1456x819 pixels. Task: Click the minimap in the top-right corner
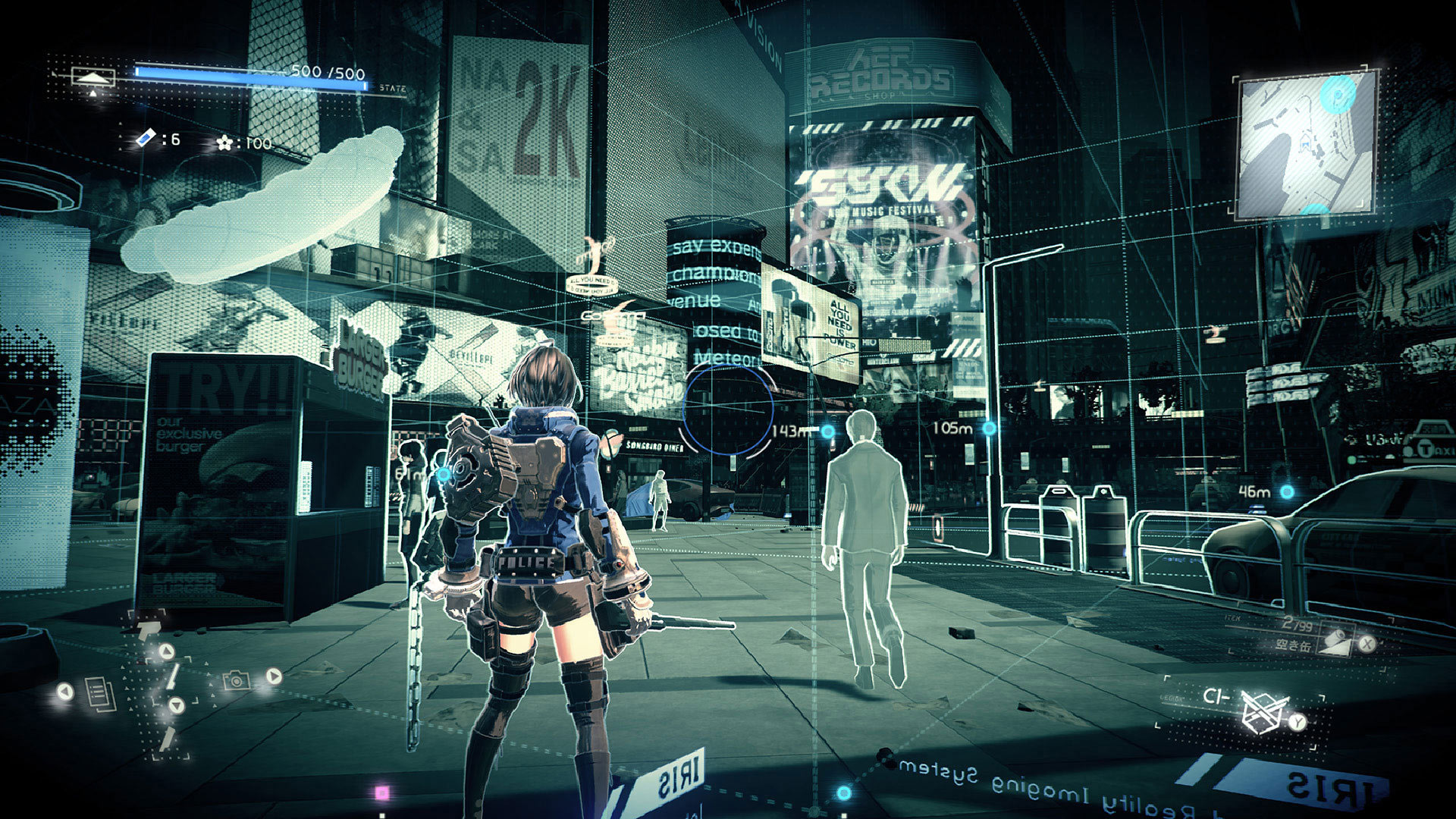point(1308,144)
